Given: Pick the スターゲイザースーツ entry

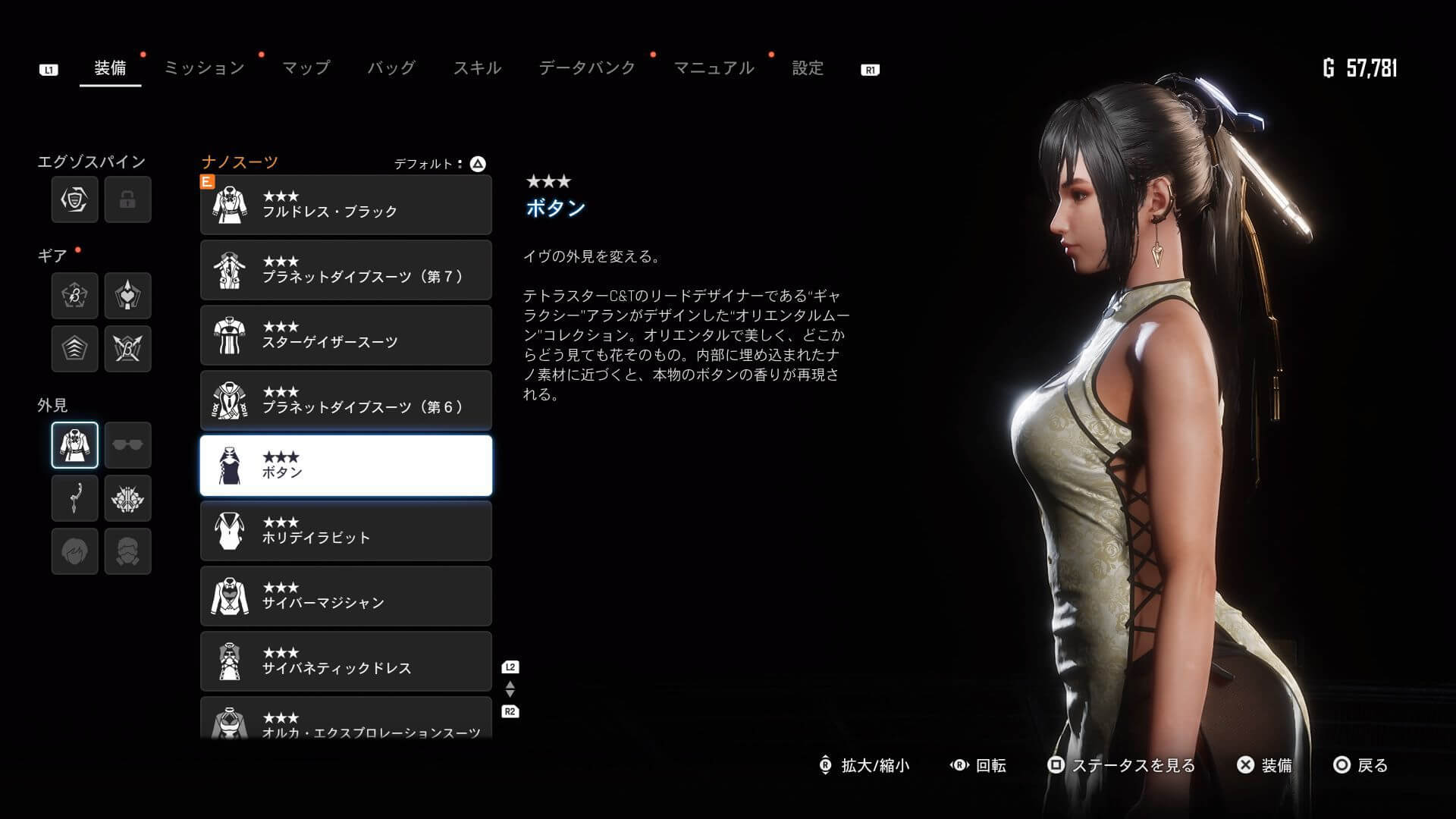Looking at the screenshot, I should click(x=346, y=335).
